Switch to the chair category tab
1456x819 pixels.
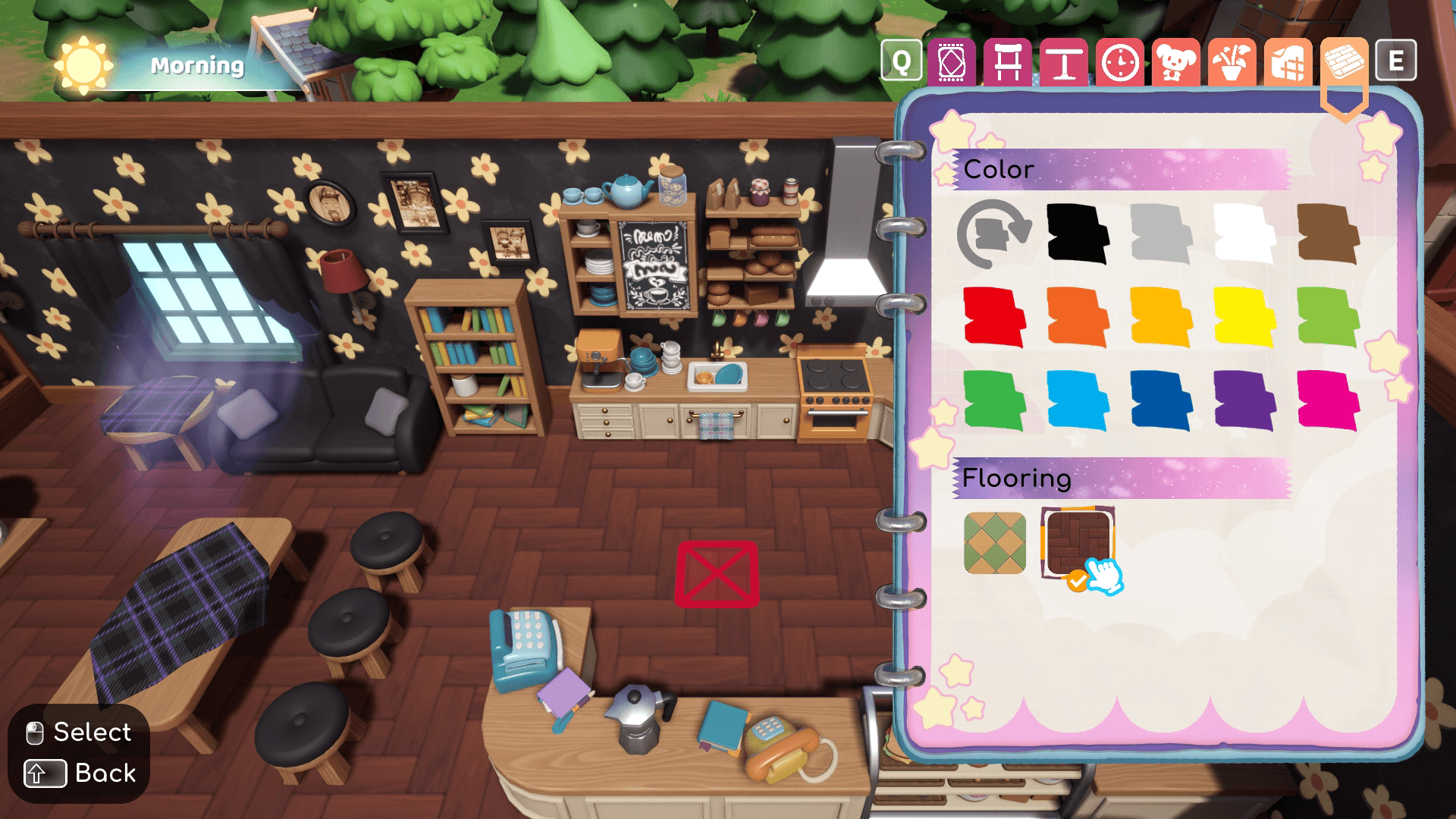click(1007, 61)
